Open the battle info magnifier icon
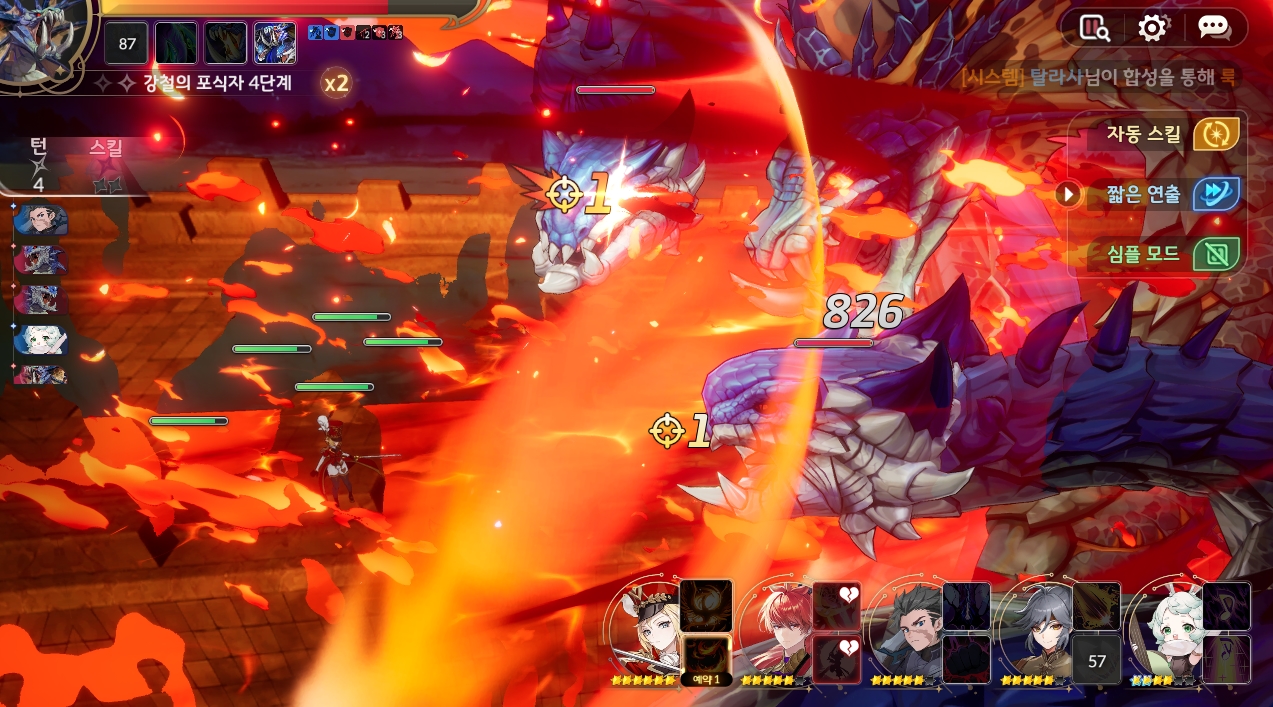 (x=1093, y=28)
